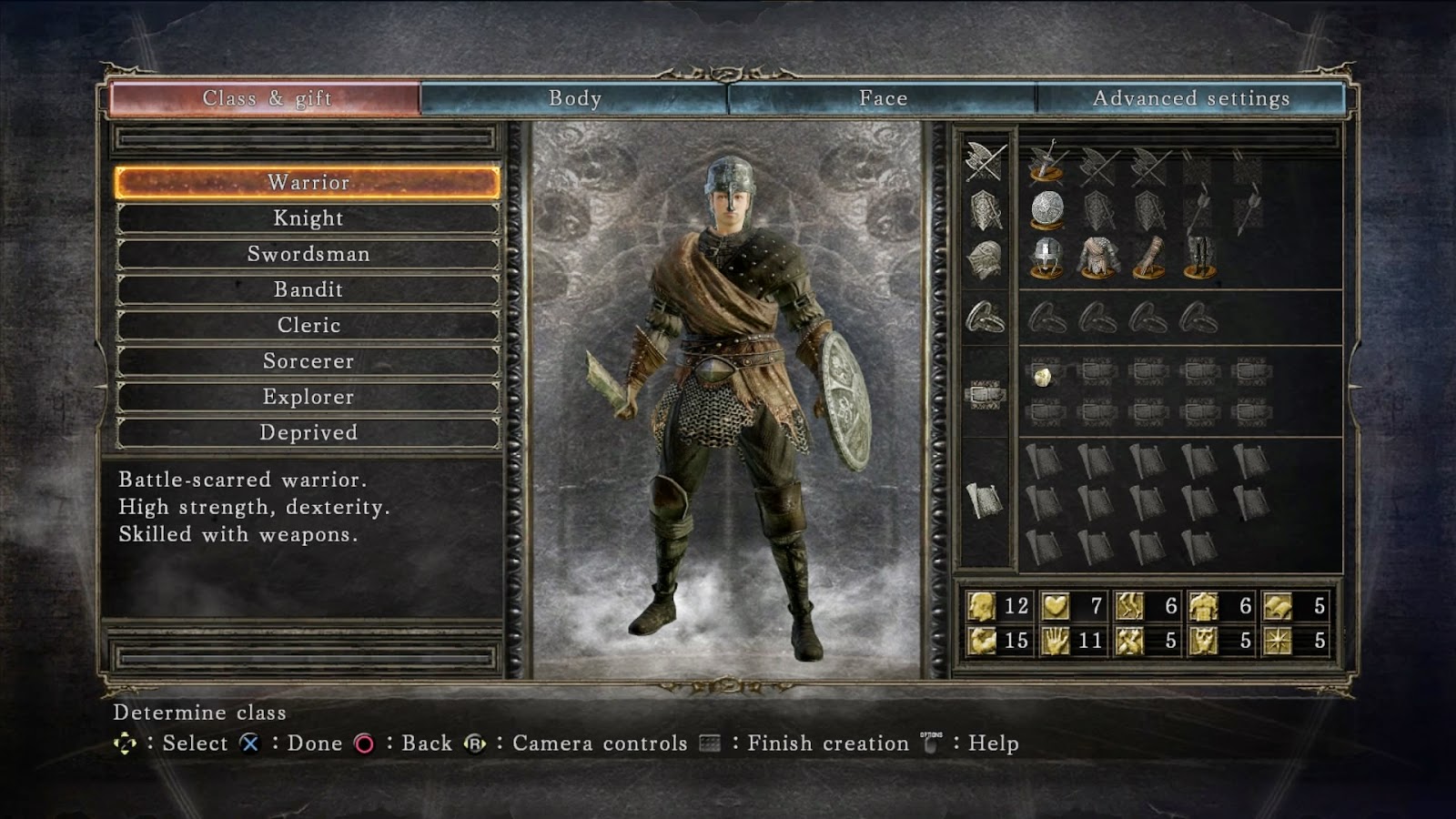The height and width of the screenshot is (819, 1456).
Task: Choose the Cleric class
Action: [x=308, y=325]
